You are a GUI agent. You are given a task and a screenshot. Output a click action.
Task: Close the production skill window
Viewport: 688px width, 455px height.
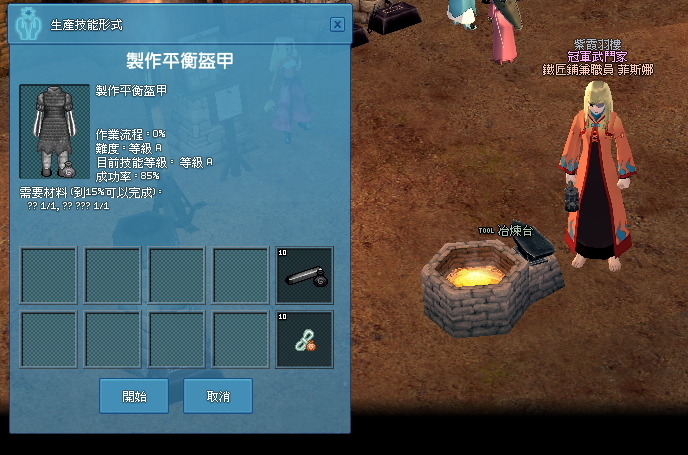[337, 24]
